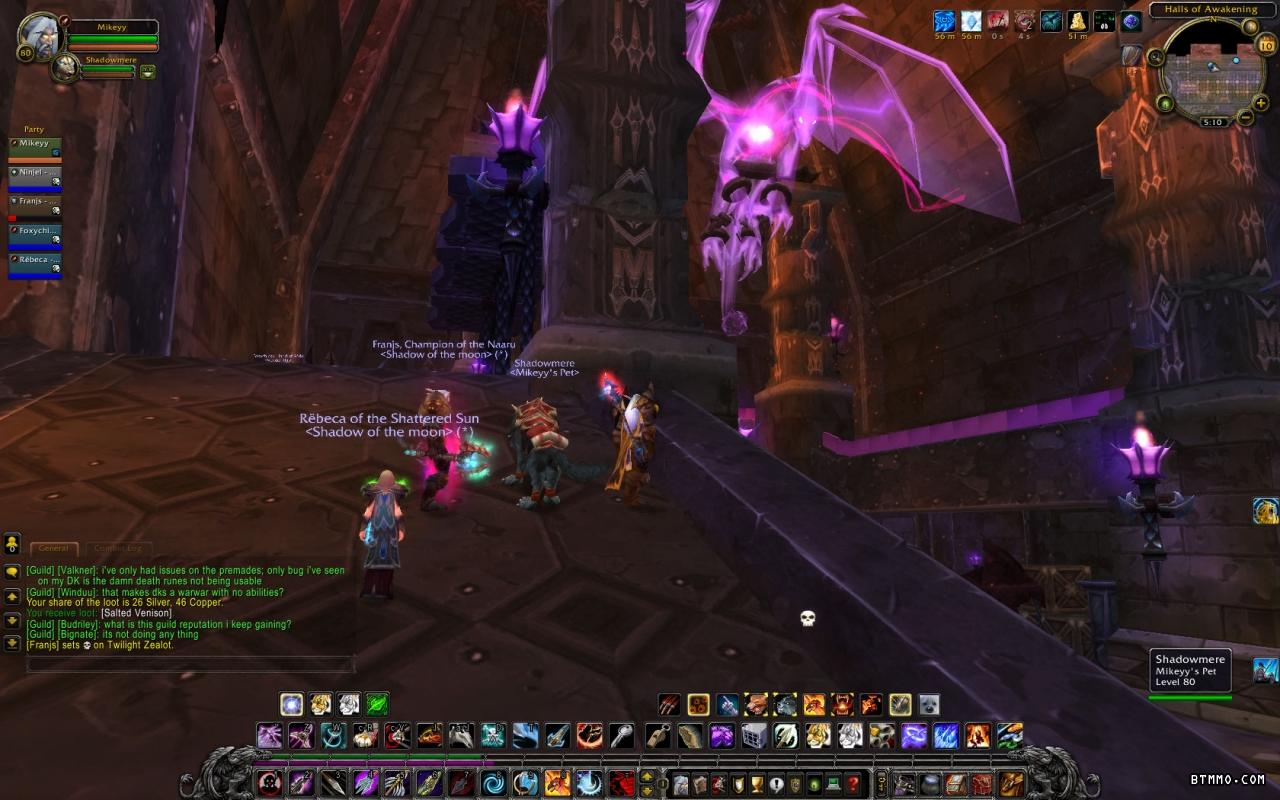Click the white skull marker at the bottom
Image resolution: width=1280 pixels, height=800 pixels.
(808, 619)
